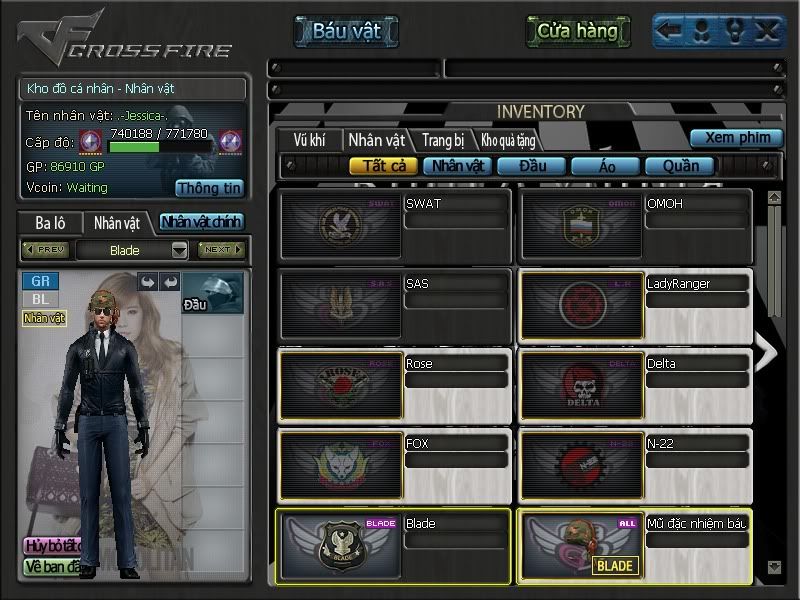Click the Nhân vật chính button
This screenshot has width=800, height=600.
(201, 222)
